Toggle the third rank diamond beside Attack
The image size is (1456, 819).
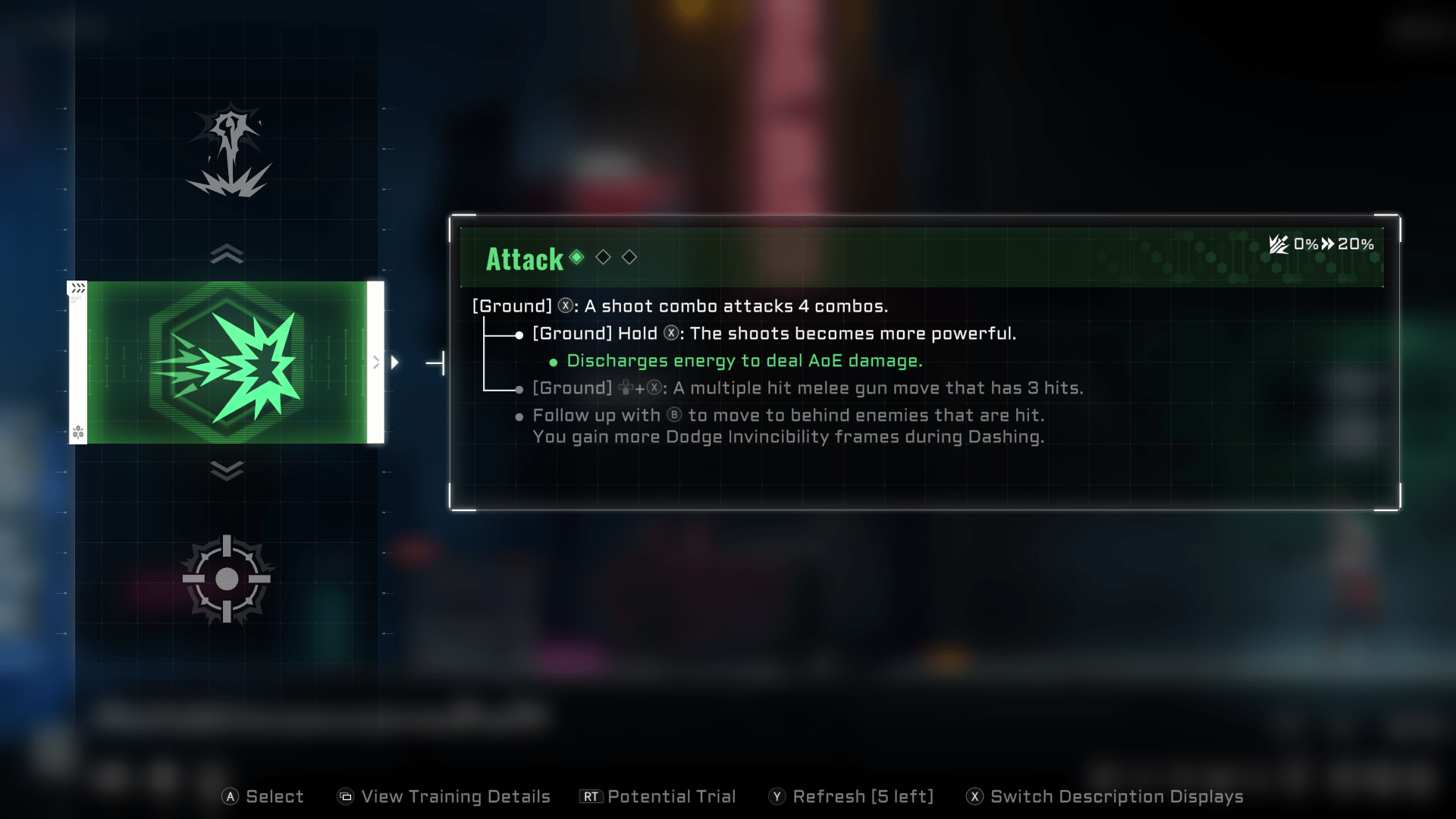[629, 258]
